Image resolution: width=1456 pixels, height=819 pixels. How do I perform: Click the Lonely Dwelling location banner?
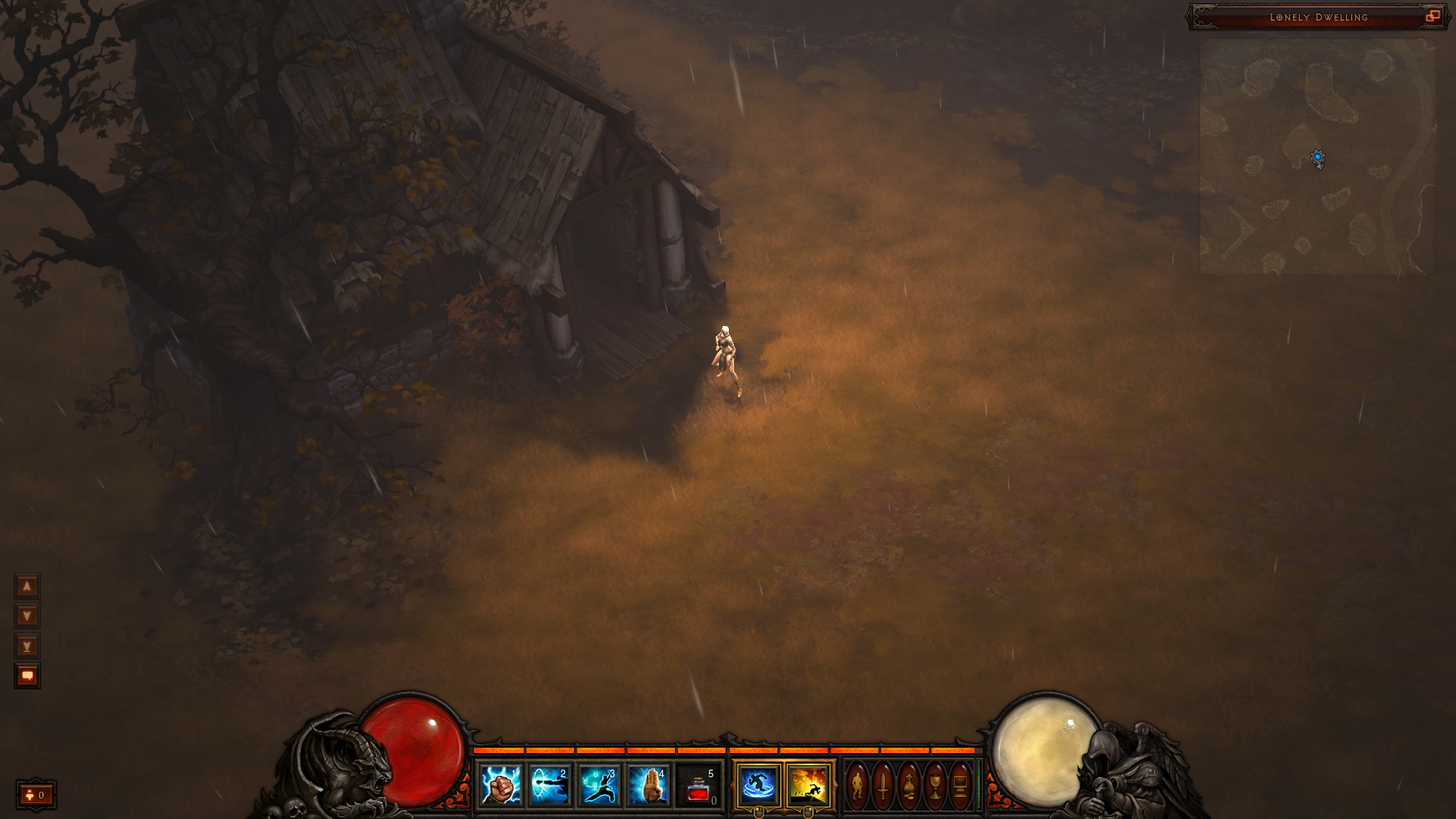click(x=1318, y=17)
